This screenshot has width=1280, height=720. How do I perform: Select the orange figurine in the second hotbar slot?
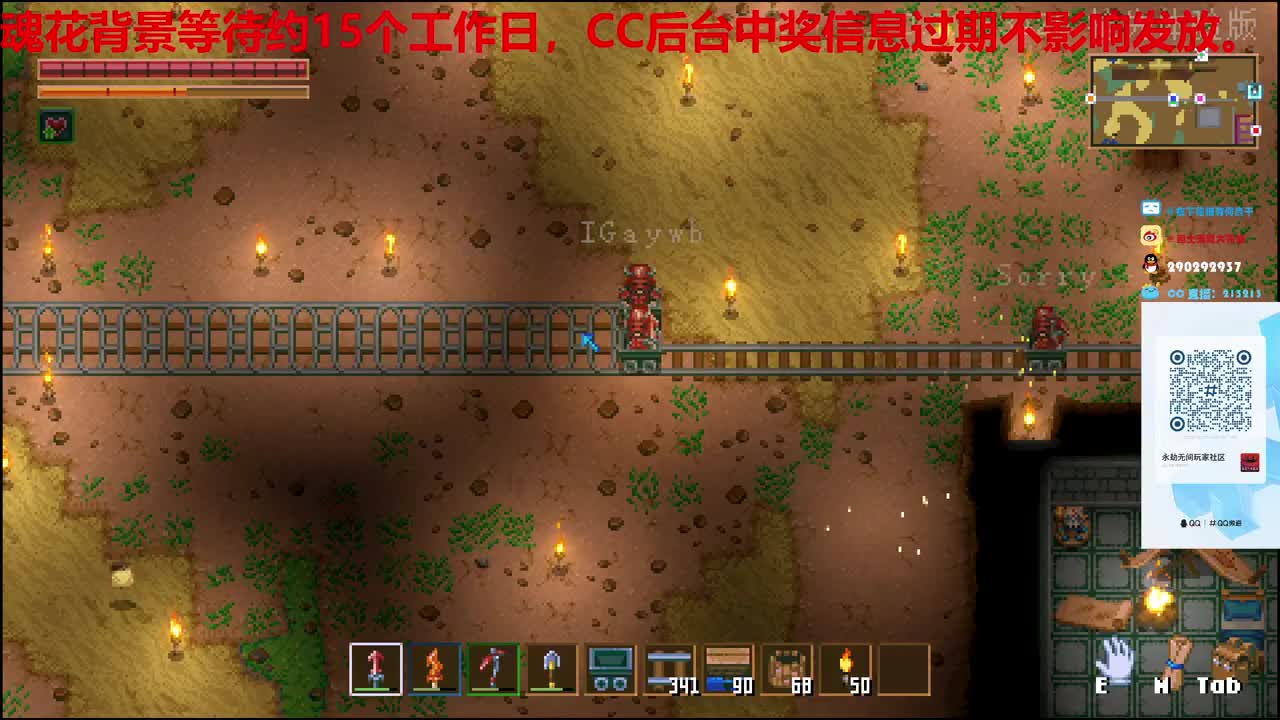434,668
